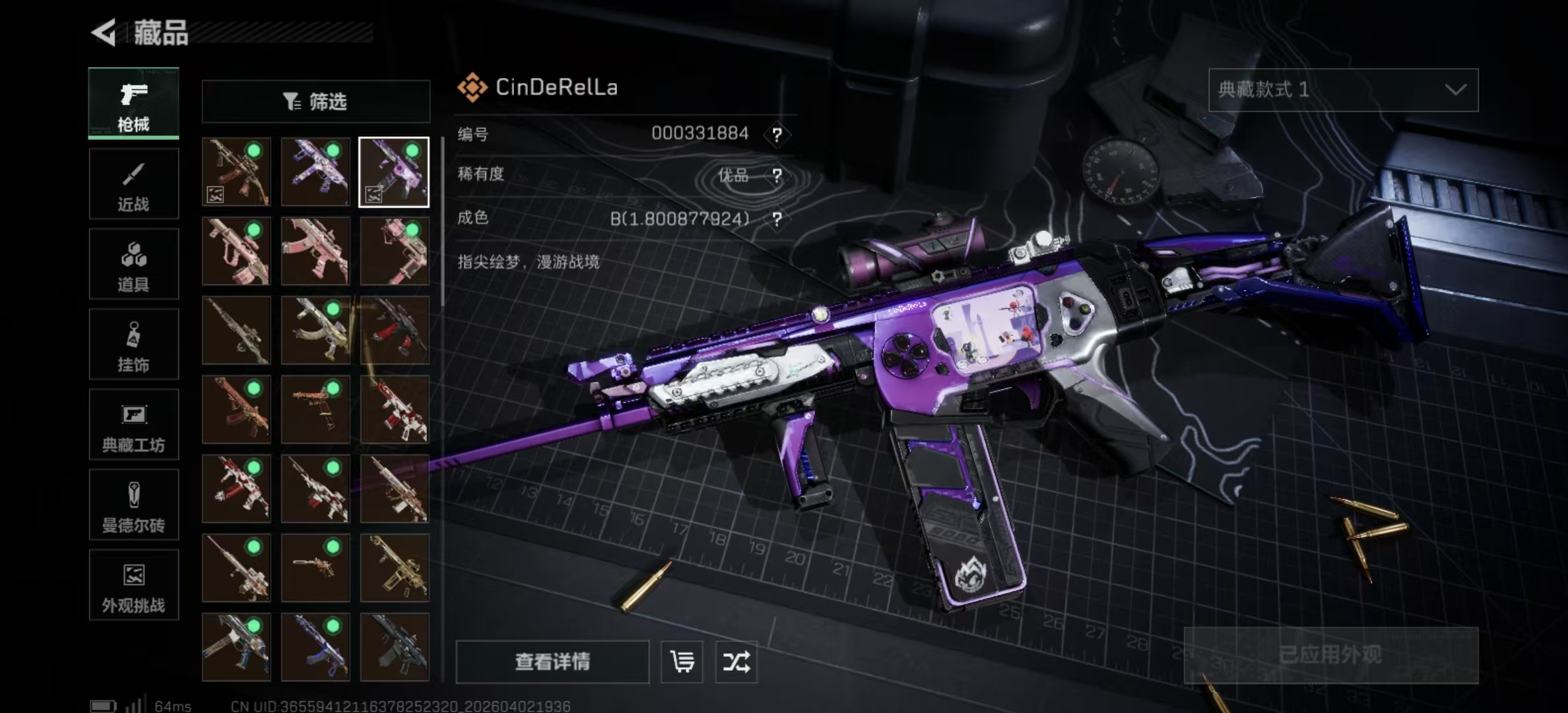This screenshot has height=713, width=1568.
Task: Show help for the 编号 serial number
Action: (777, 135)
